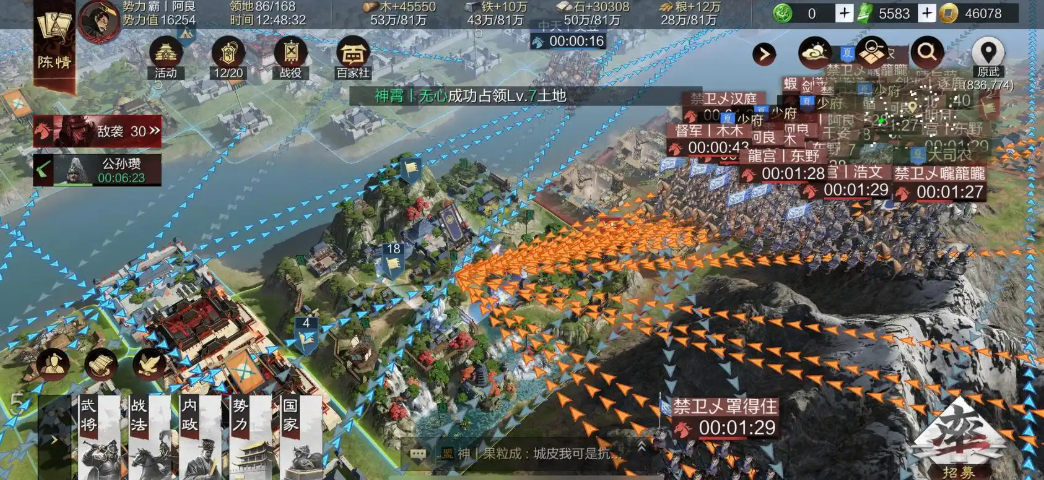Open the chat message bar
Screen dimensions: 1044x480
pos(520,455)
